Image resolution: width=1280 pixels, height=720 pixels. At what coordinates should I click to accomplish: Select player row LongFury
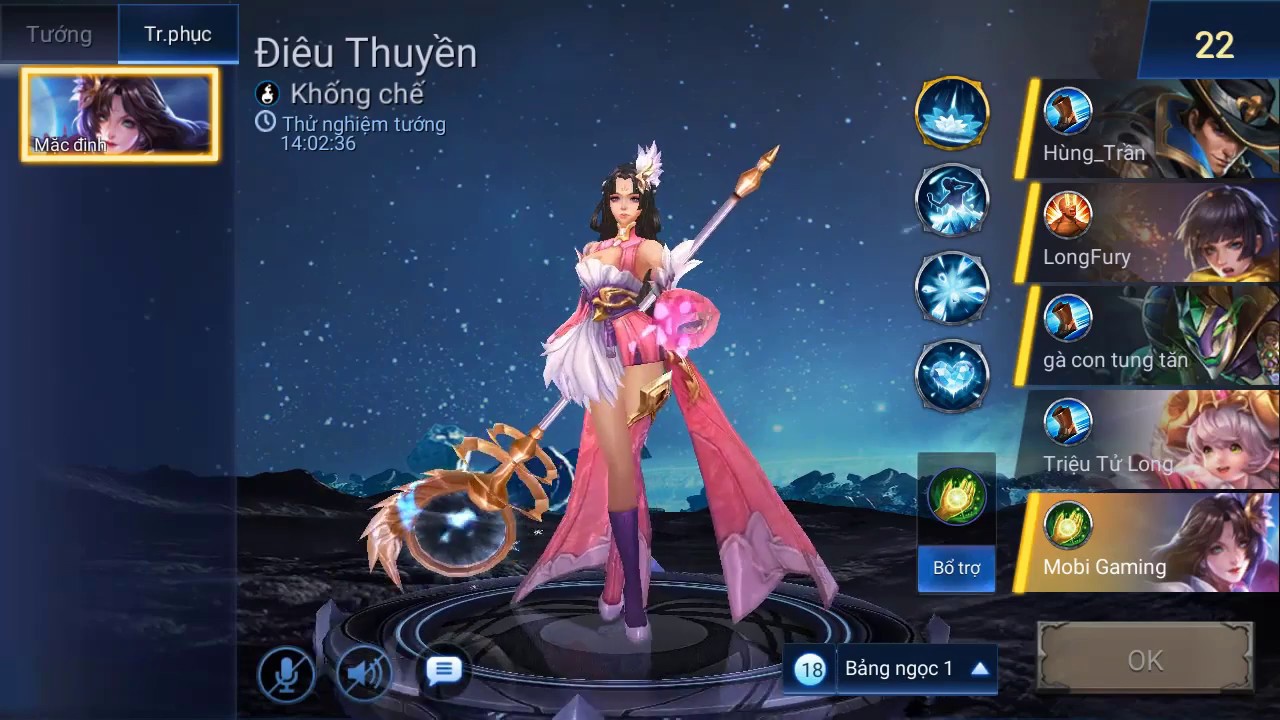[x=1148, y=233]
